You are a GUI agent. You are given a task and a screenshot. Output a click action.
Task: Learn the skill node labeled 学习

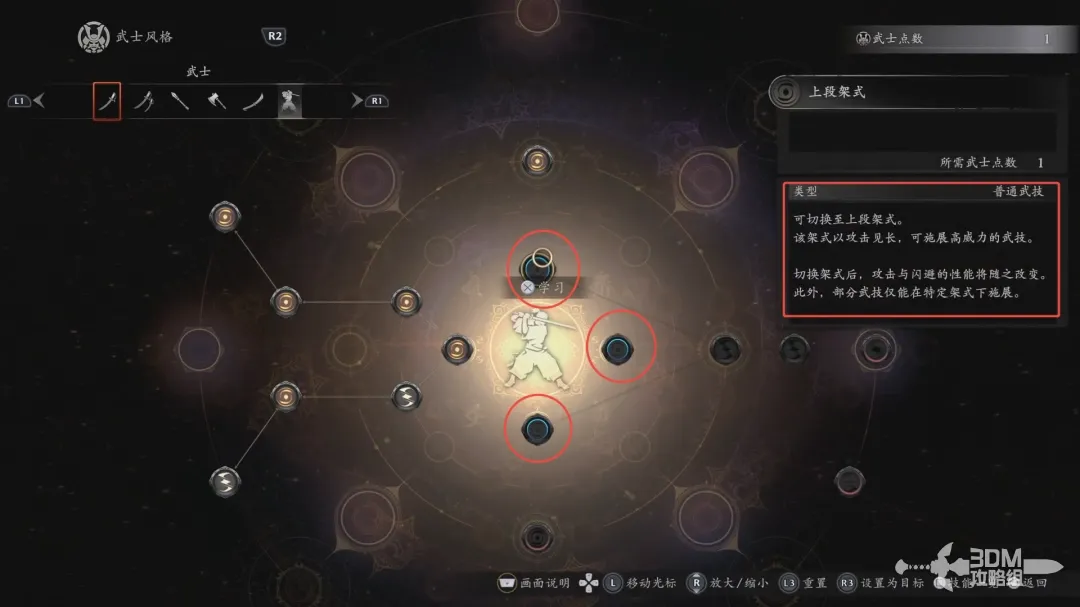click(537, 265)
